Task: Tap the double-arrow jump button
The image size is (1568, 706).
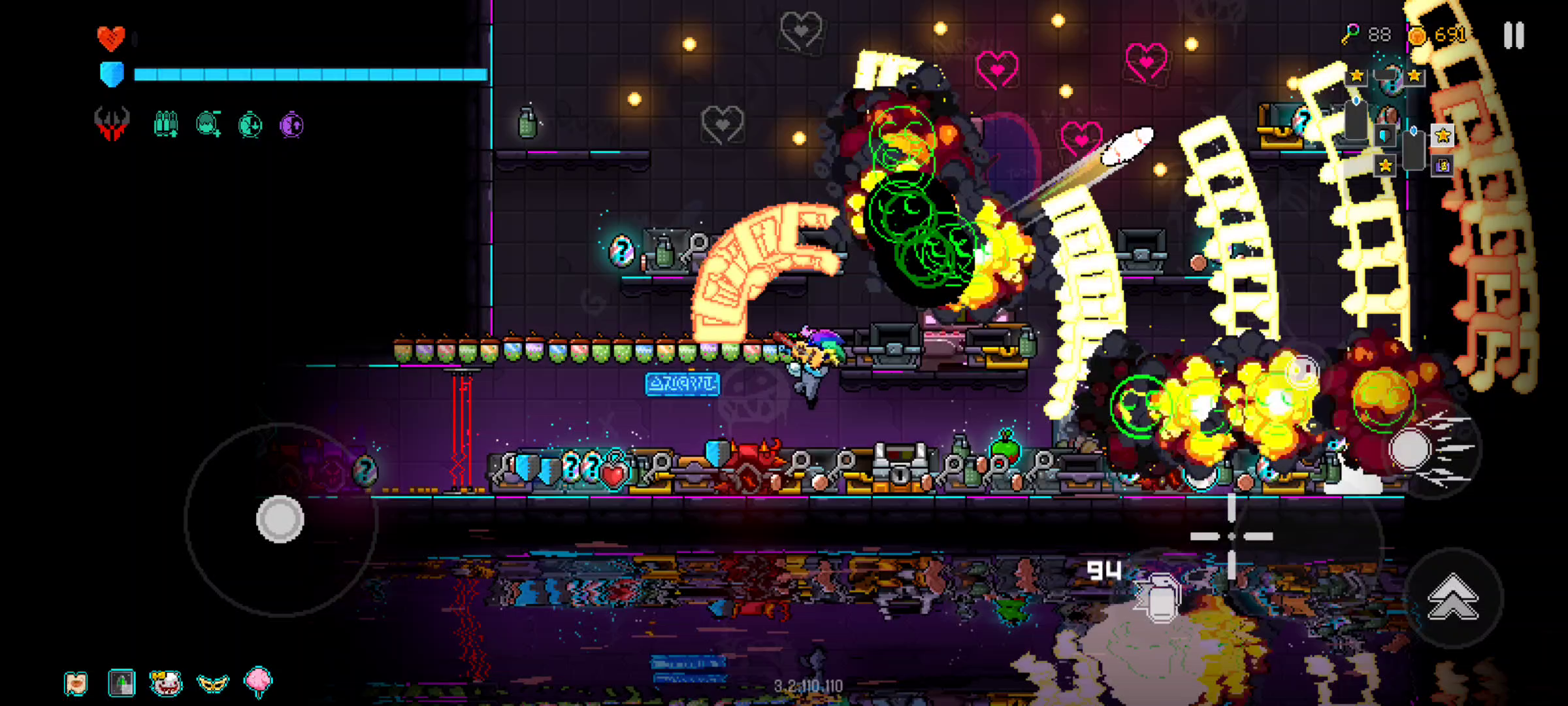Action: [x=1453, y=597]
